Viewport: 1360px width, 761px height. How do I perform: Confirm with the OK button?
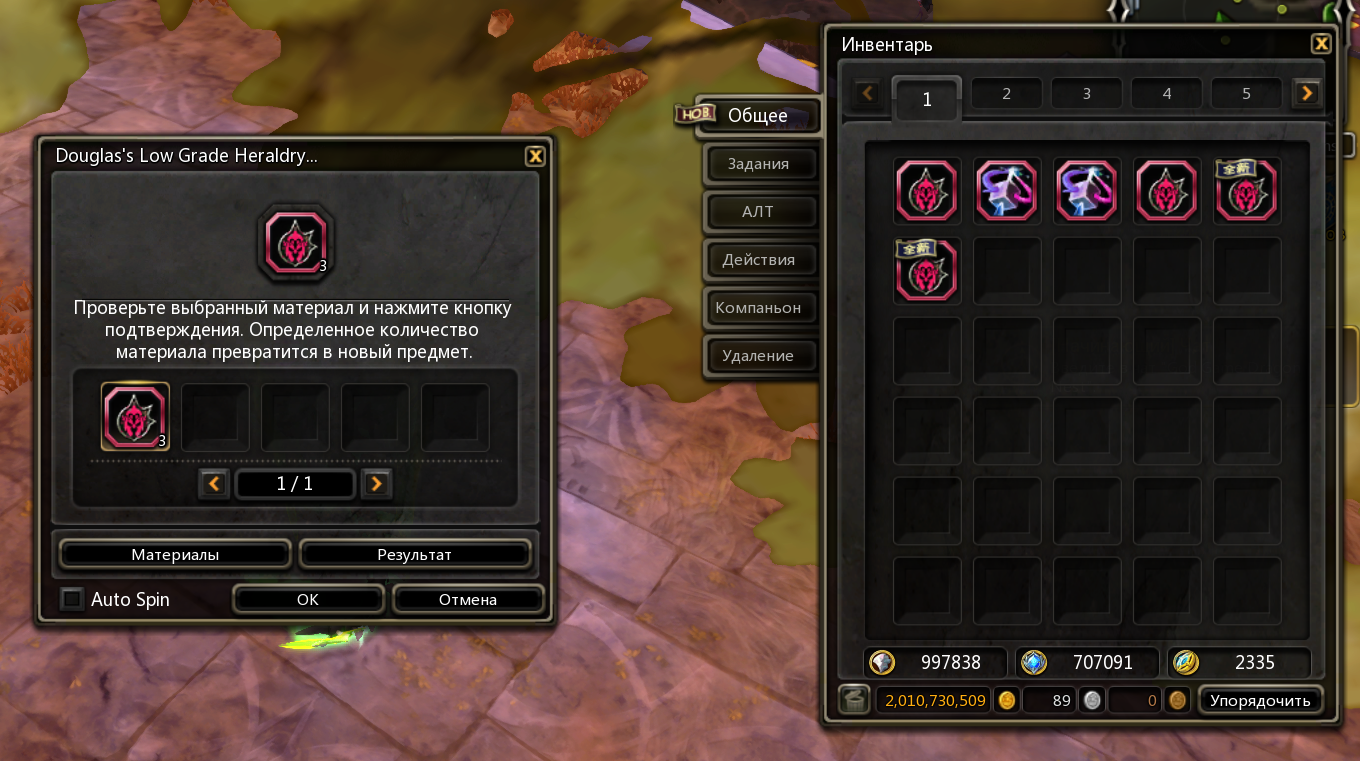[x=308, y=600]
